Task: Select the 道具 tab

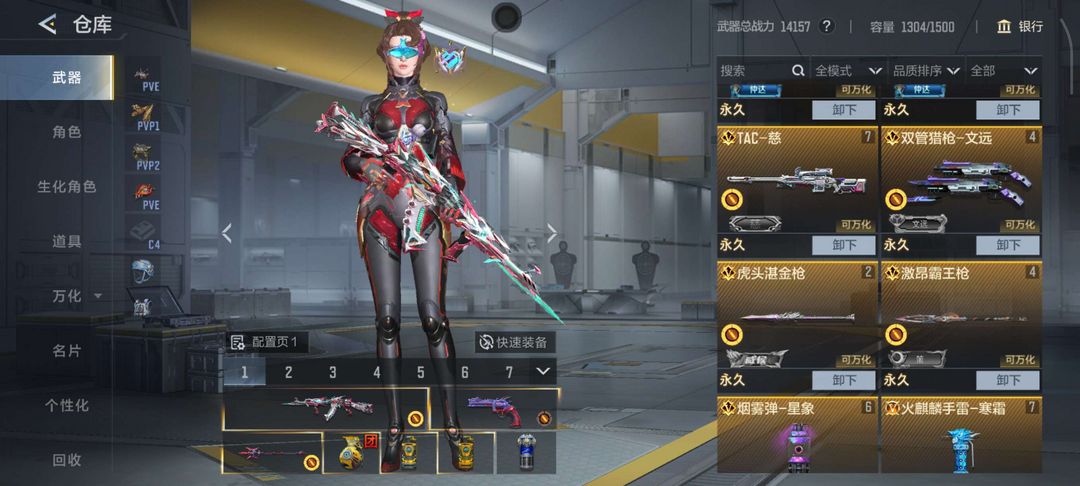Action: [67, 241]
